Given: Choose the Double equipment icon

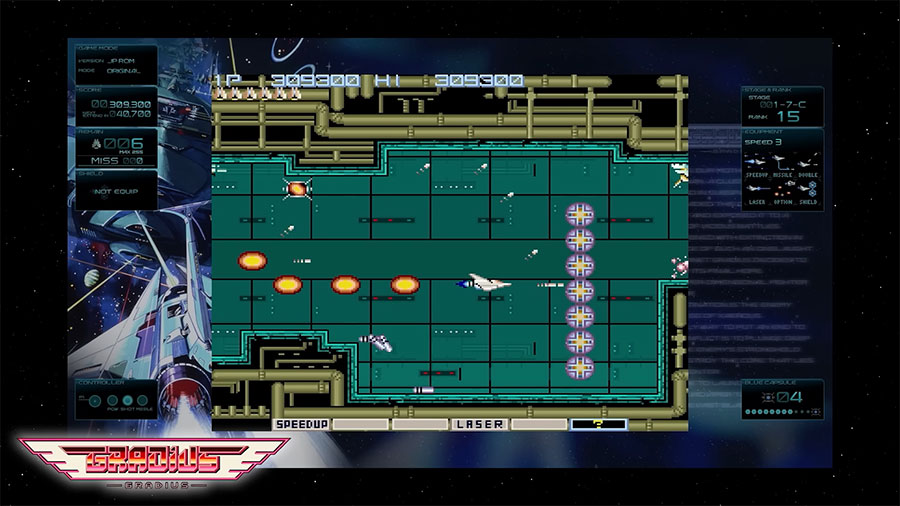Looking at the screenshot, I should click(x=808, y=162).
